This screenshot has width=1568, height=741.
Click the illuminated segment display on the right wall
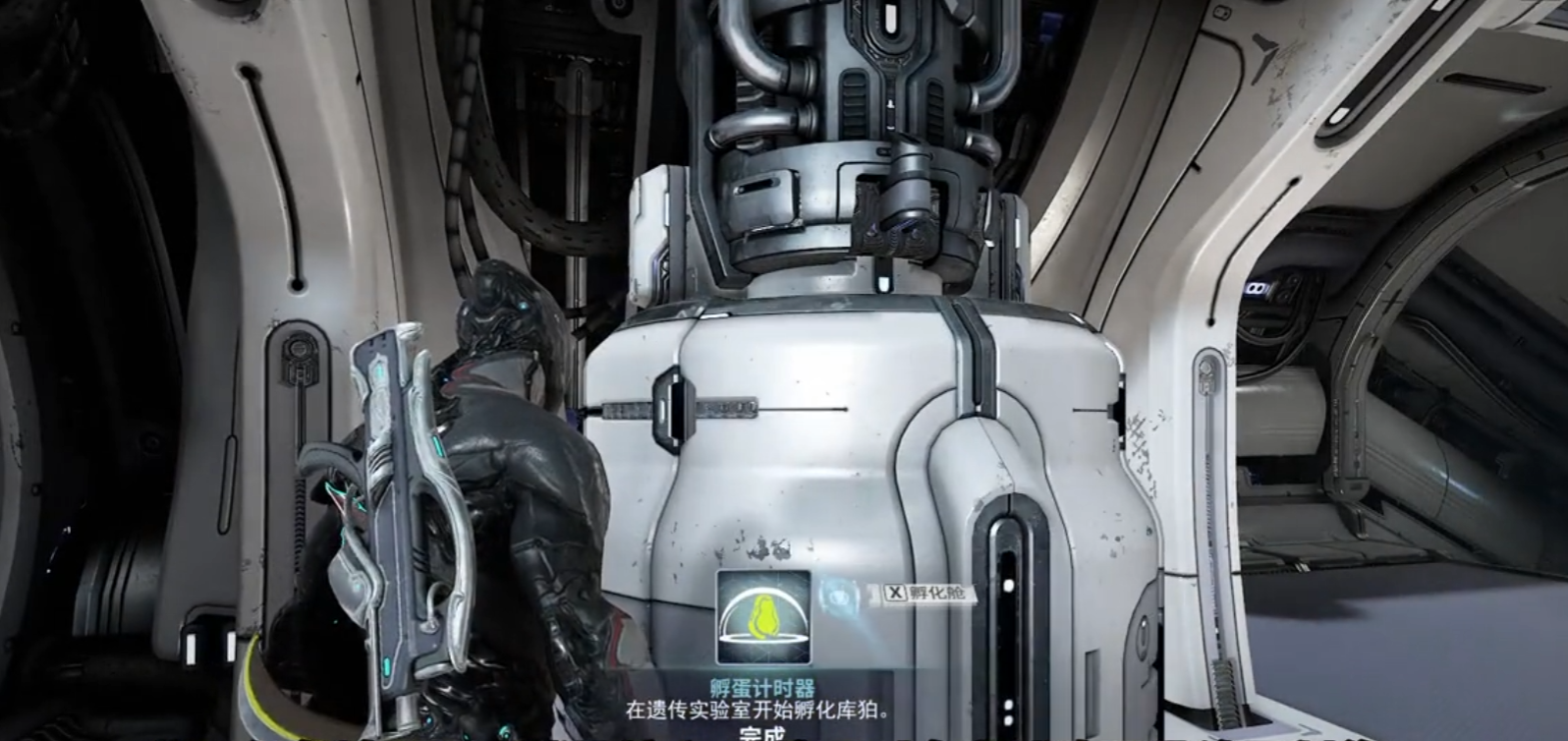coord(1260,290)
